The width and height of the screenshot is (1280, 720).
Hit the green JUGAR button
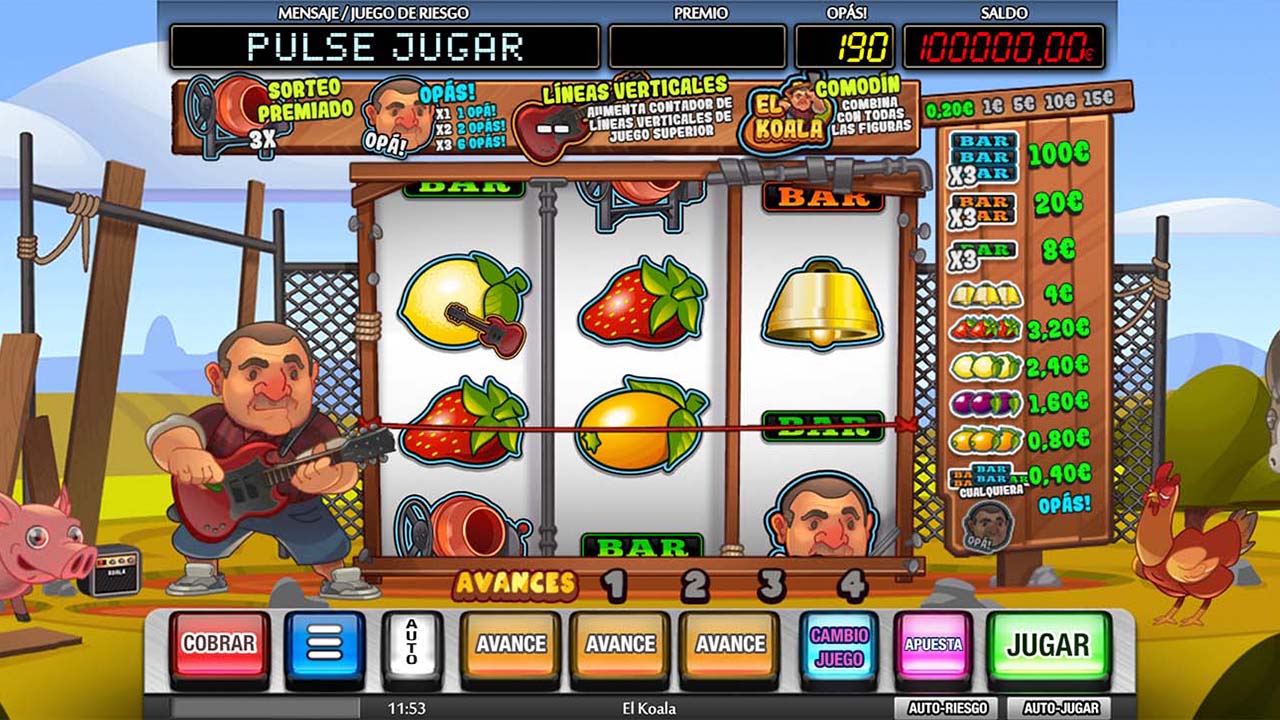pyautogui.click(x=1048, y=645)
